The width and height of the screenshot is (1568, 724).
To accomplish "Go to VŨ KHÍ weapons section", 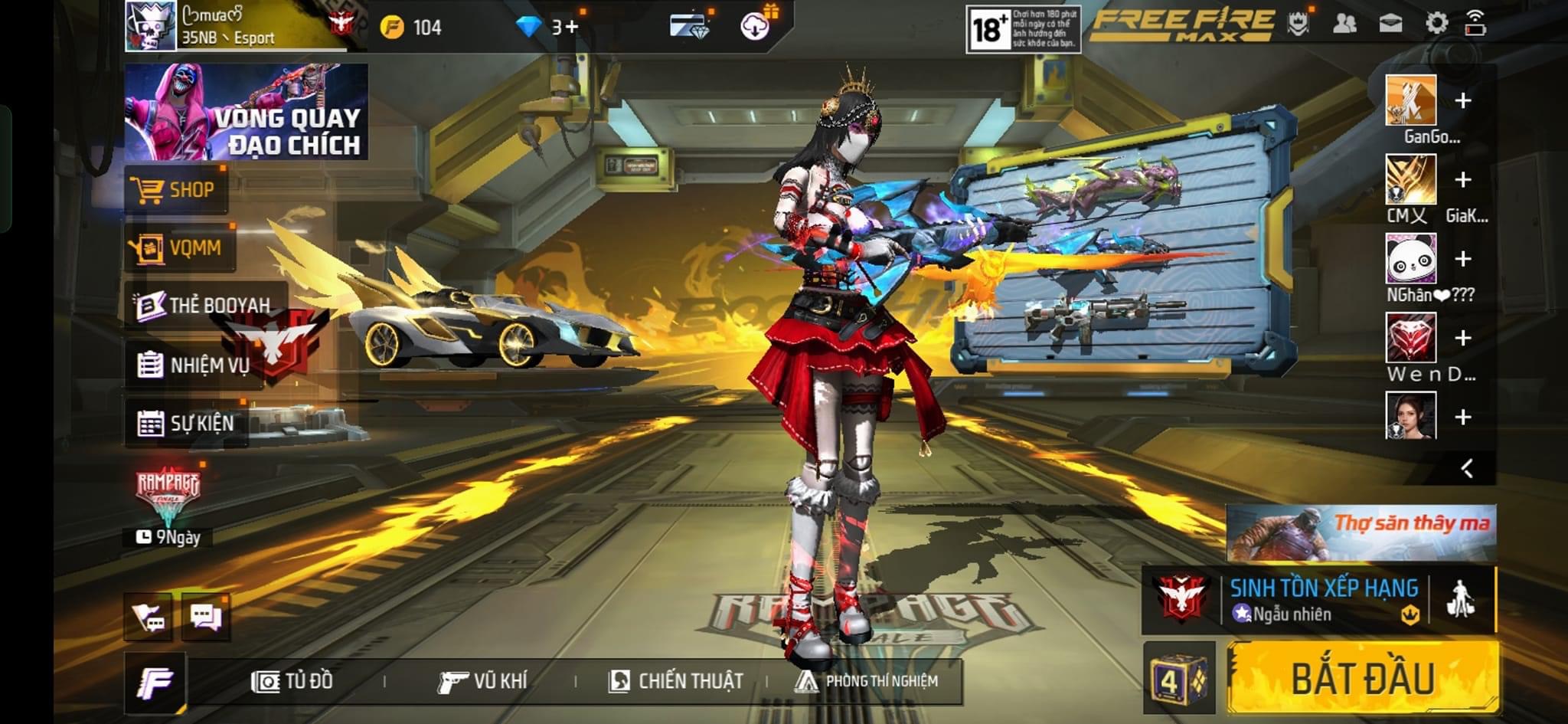I will [483, 680].
